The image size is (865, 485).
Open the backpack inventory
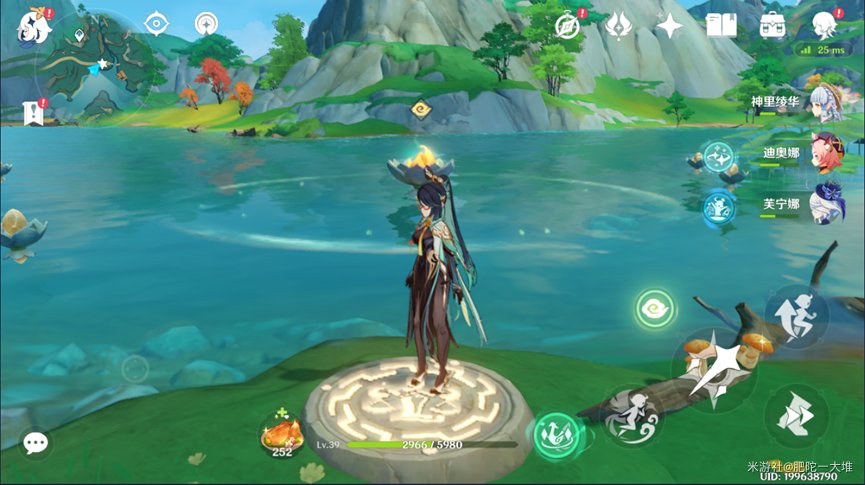click(772, 25)
